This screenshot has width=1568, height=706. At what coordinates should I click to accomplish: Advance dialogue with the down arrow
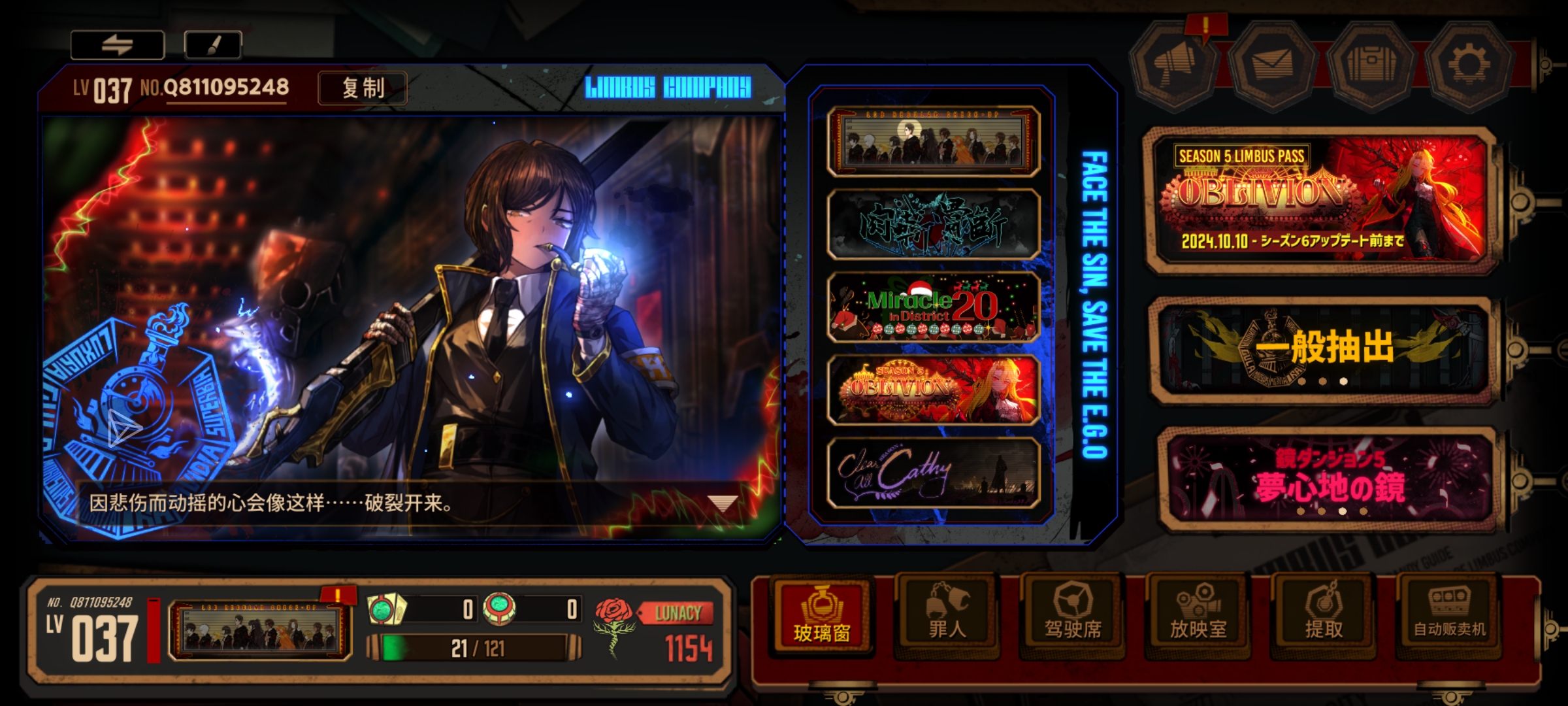click(x=723, y=503)
